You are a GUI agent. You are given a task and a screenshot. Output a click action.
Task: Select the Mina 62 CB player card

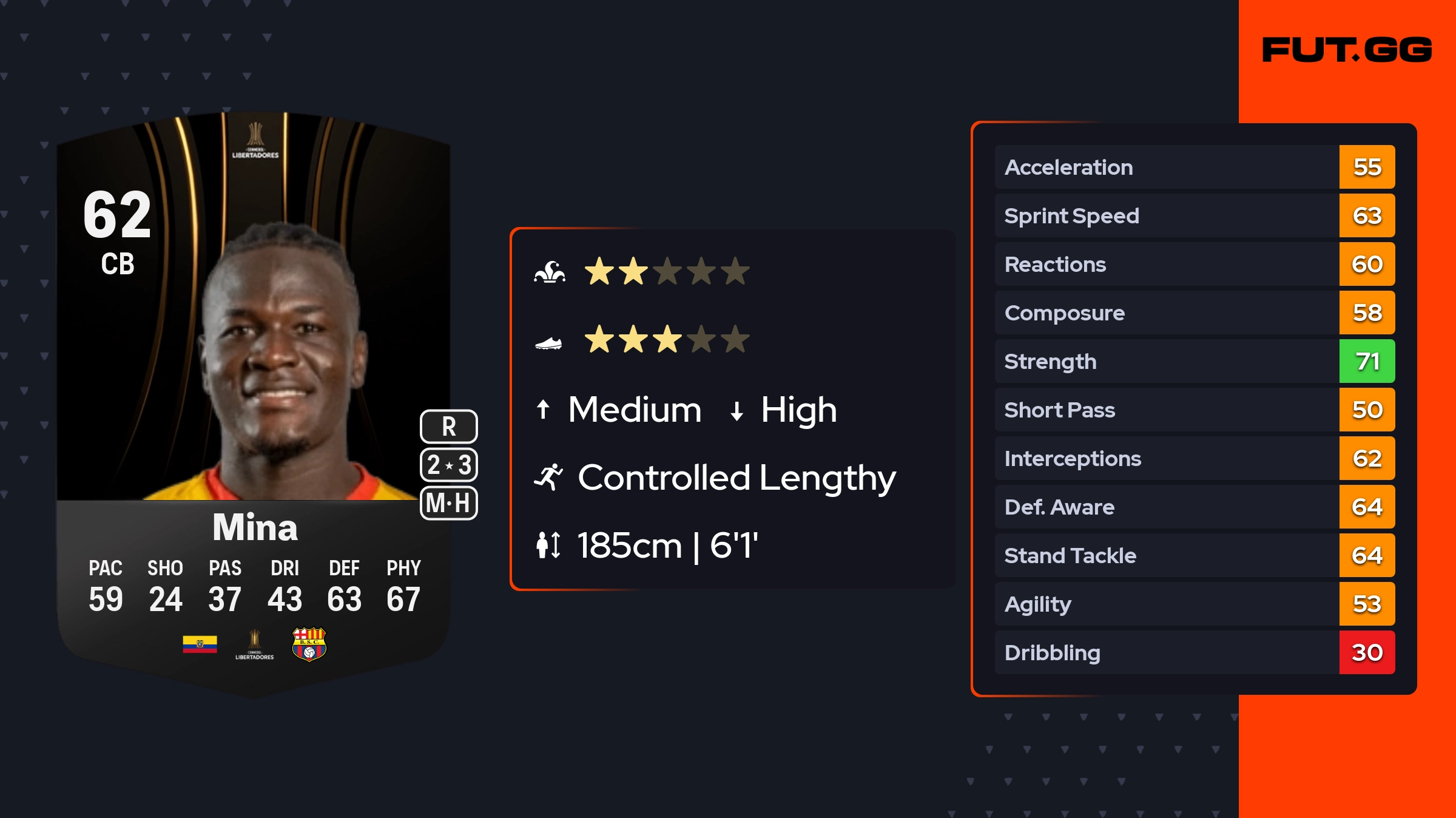pyautogui.click(x=254, y=401)
